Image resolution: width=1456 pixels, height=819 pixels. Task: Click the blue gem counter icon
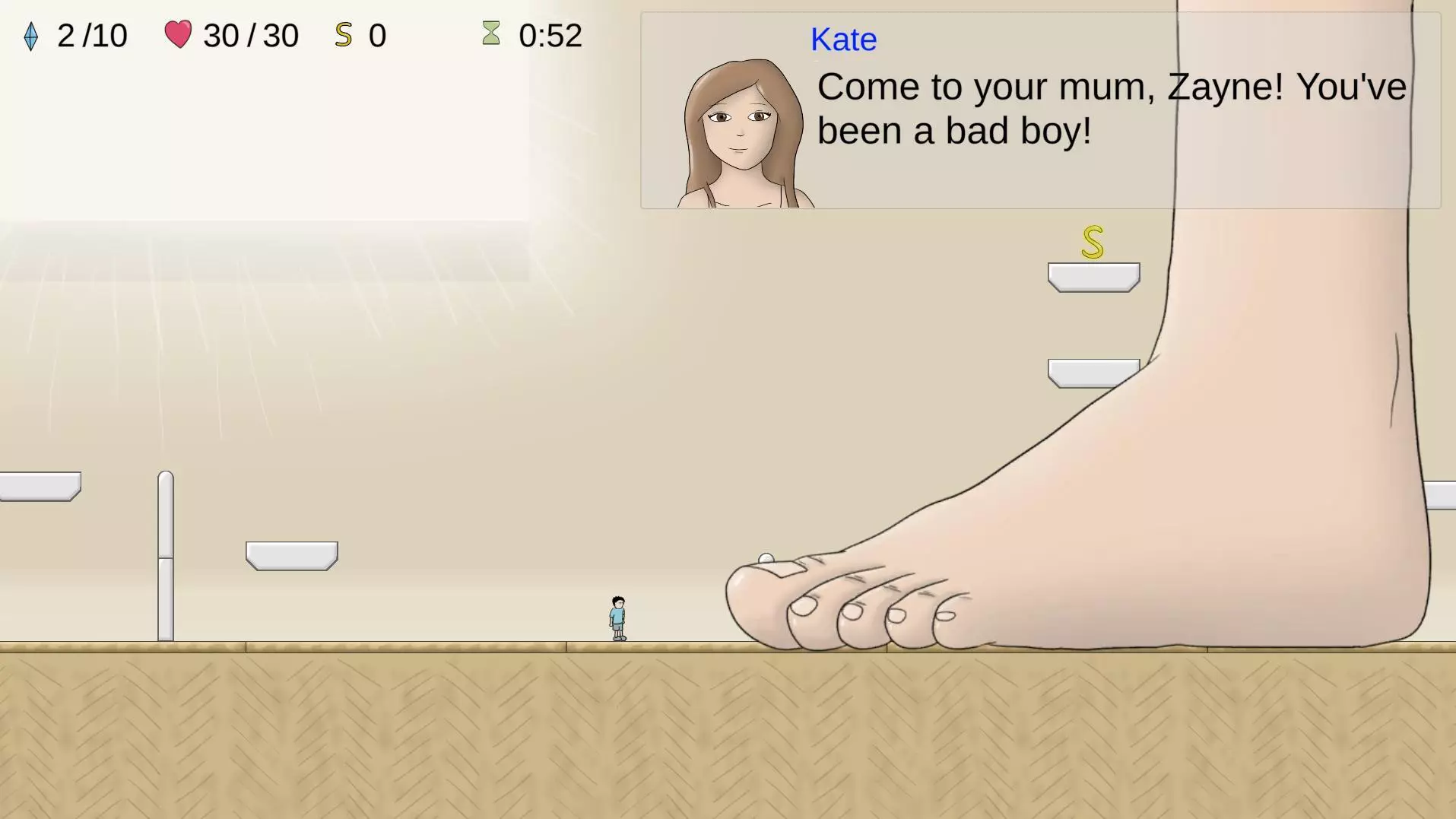coord(30,35)
